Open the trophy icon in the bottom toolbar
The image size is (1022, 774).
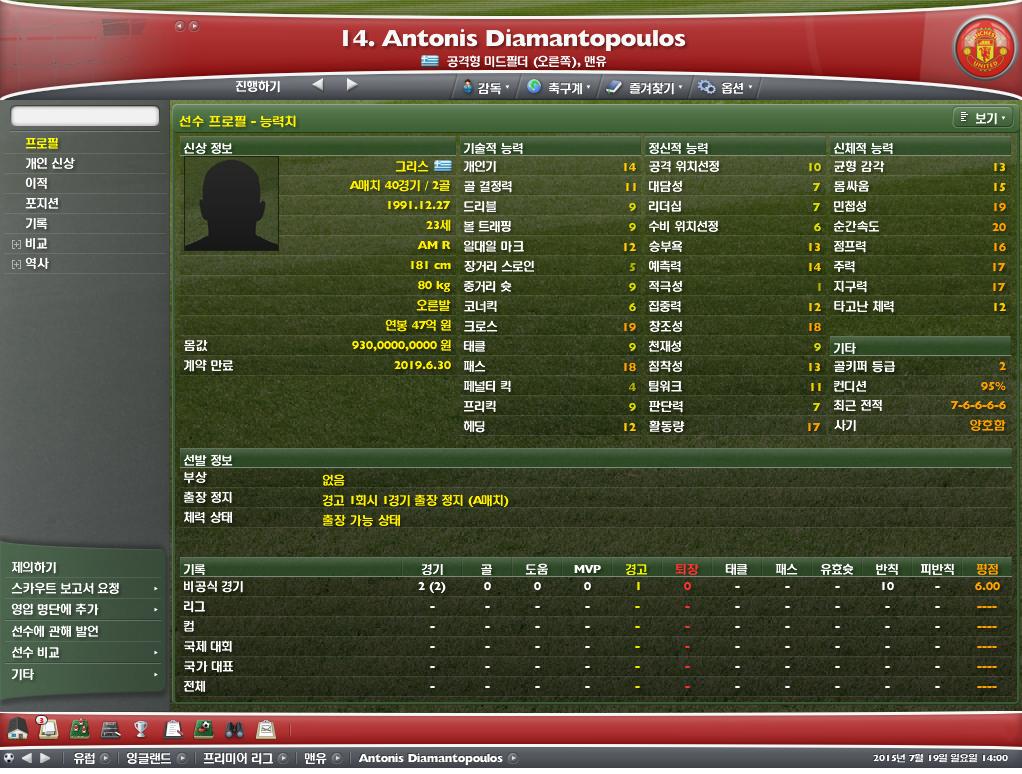[x=141, y=728]
